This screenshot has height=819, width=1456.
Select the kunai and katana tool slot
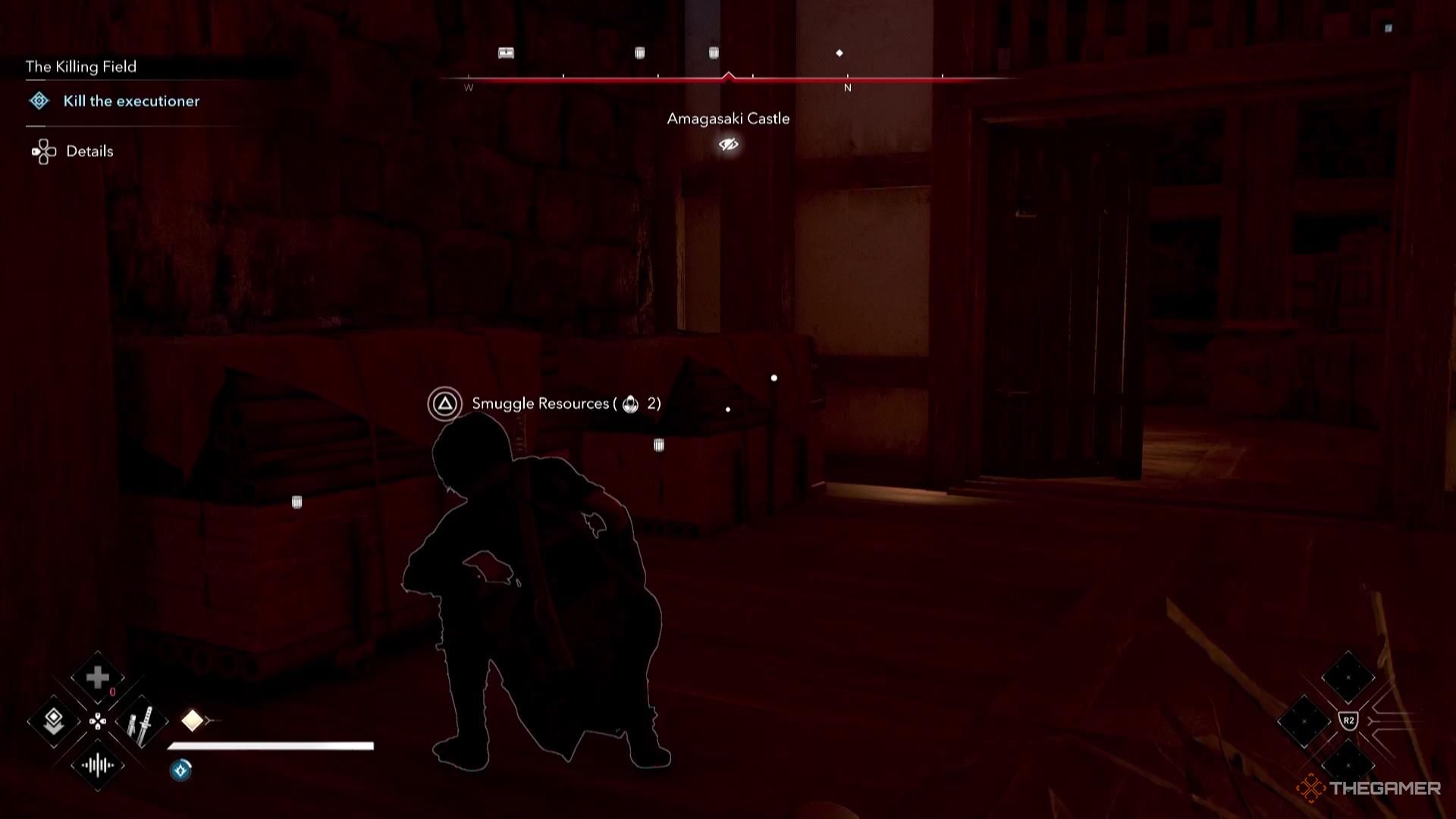point(141,722)
